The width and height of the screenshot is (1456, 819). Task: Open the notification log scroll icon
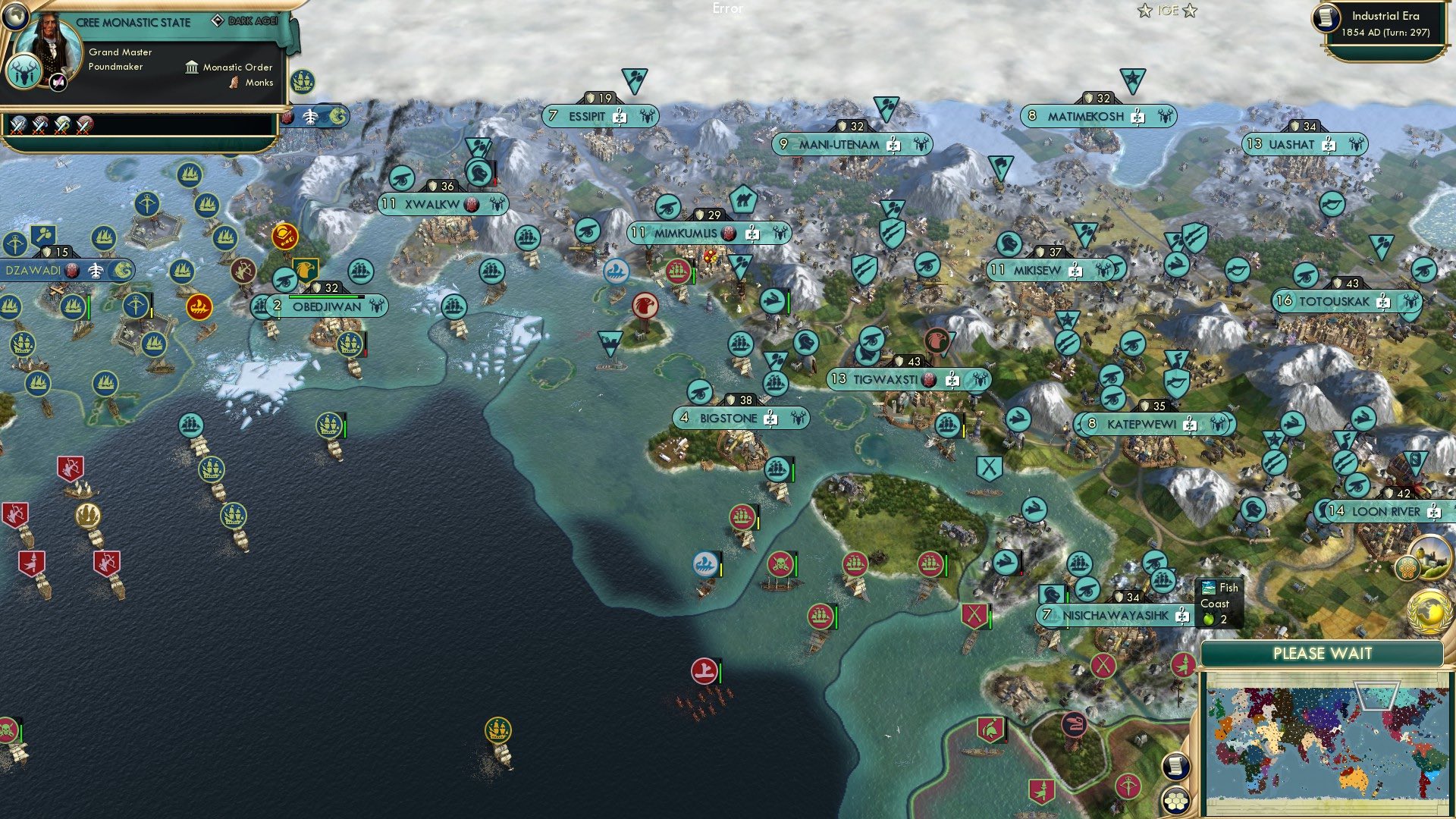click(x=1176, y=766)
